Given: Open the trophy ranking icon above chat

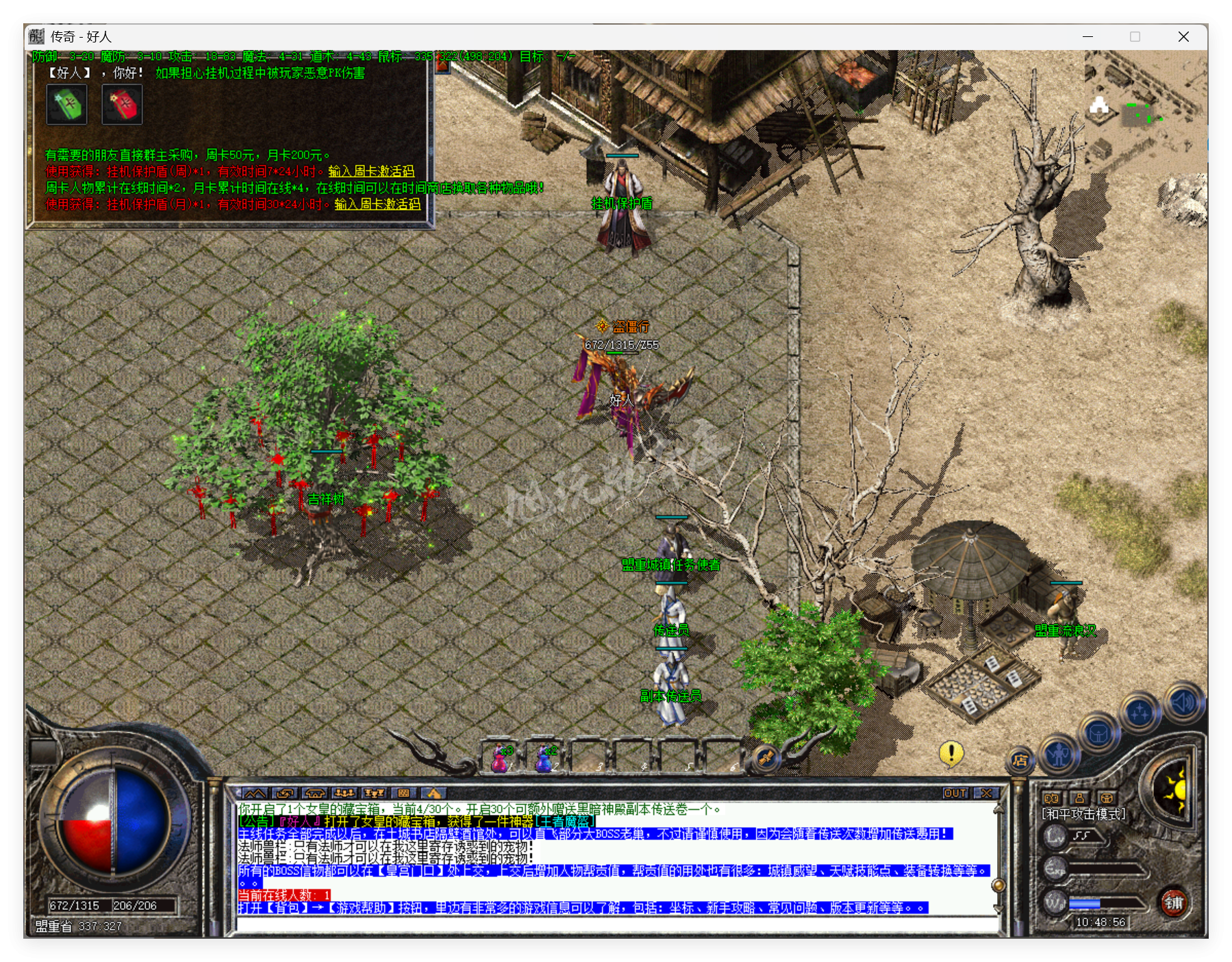Looking at the screenshot, I should [374, 792].
